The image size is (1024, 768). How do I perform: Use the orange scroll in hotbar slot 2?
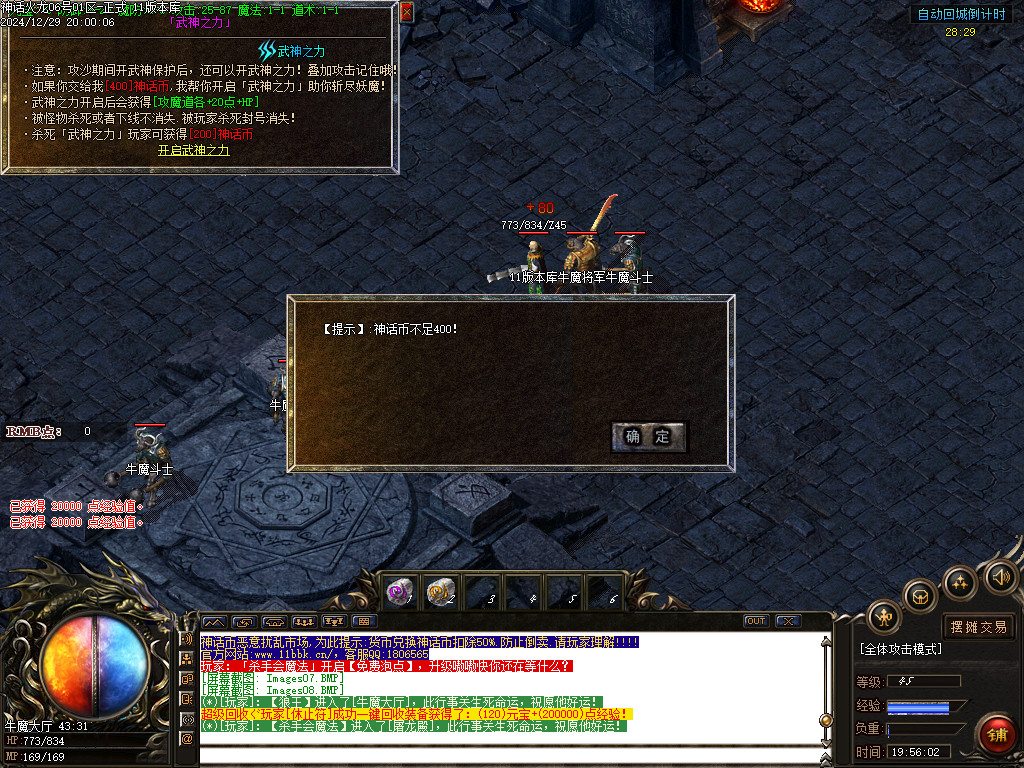441,593
